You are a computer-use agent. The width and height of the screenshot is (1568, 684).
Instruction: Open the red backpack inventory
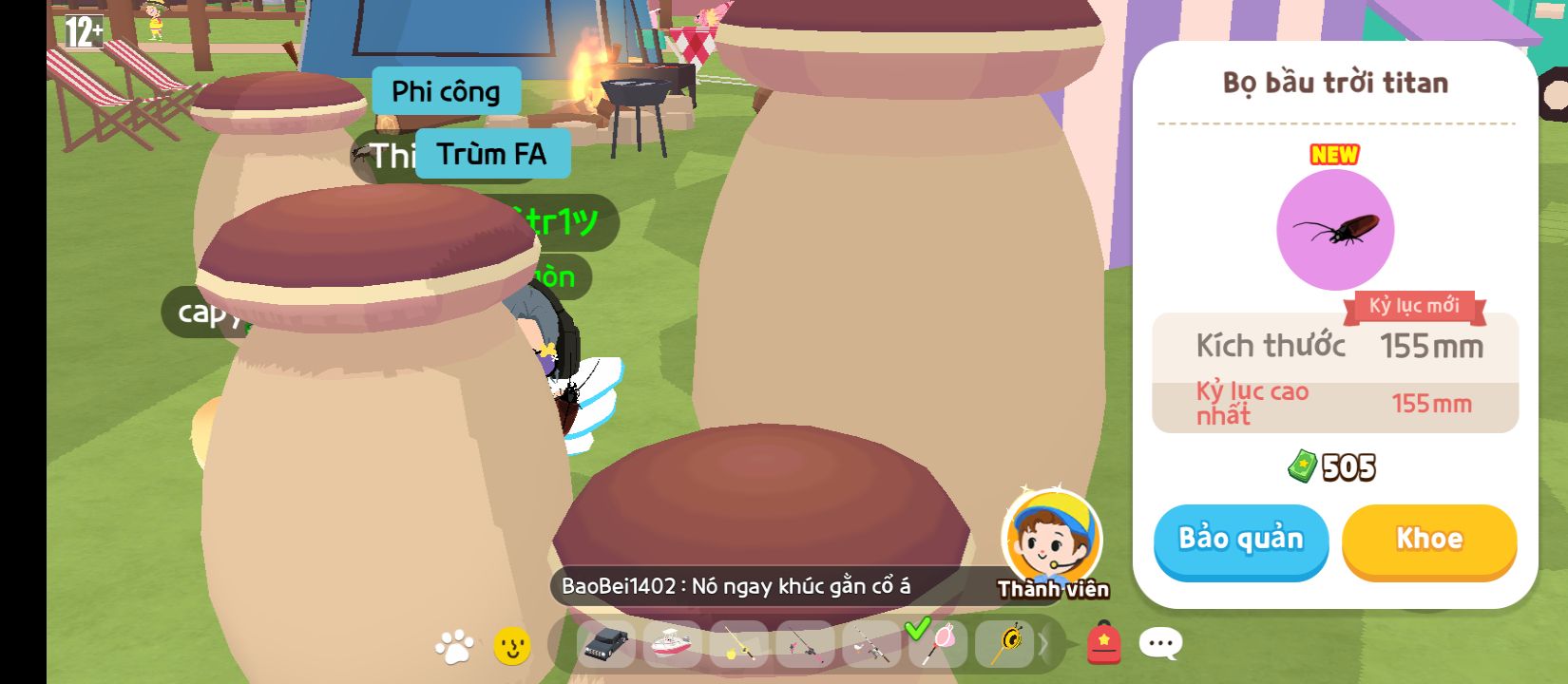[1103, 643]
